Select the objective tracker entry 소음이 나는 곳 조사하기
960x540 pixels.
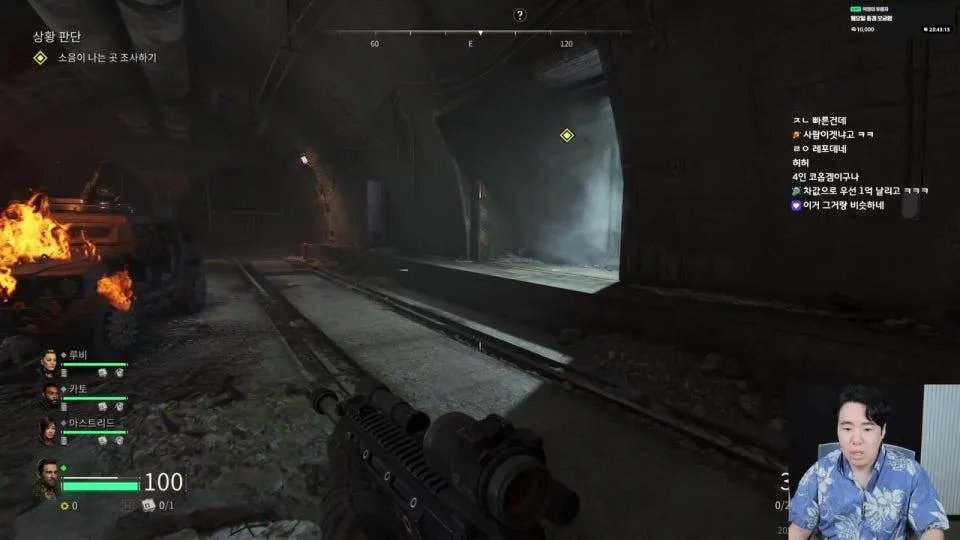tap(106, 58)
